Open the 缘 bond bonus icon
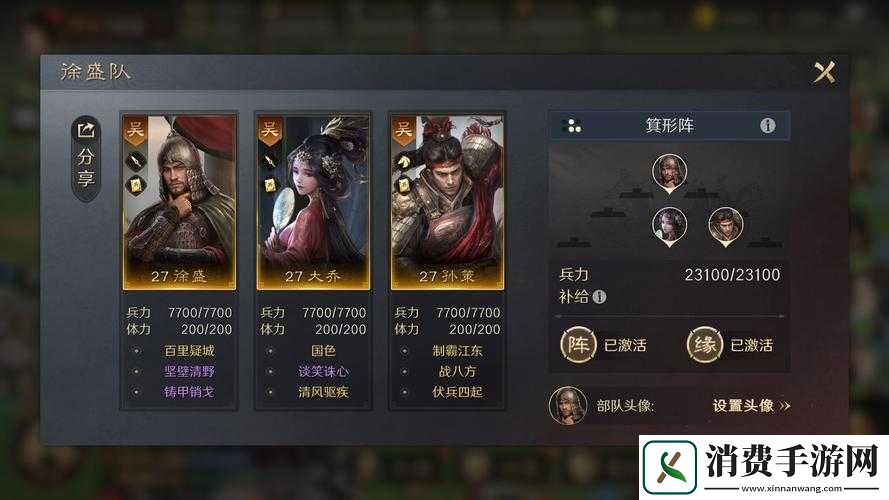This screenshot has height=500, width=889. (x=704, y=345)
